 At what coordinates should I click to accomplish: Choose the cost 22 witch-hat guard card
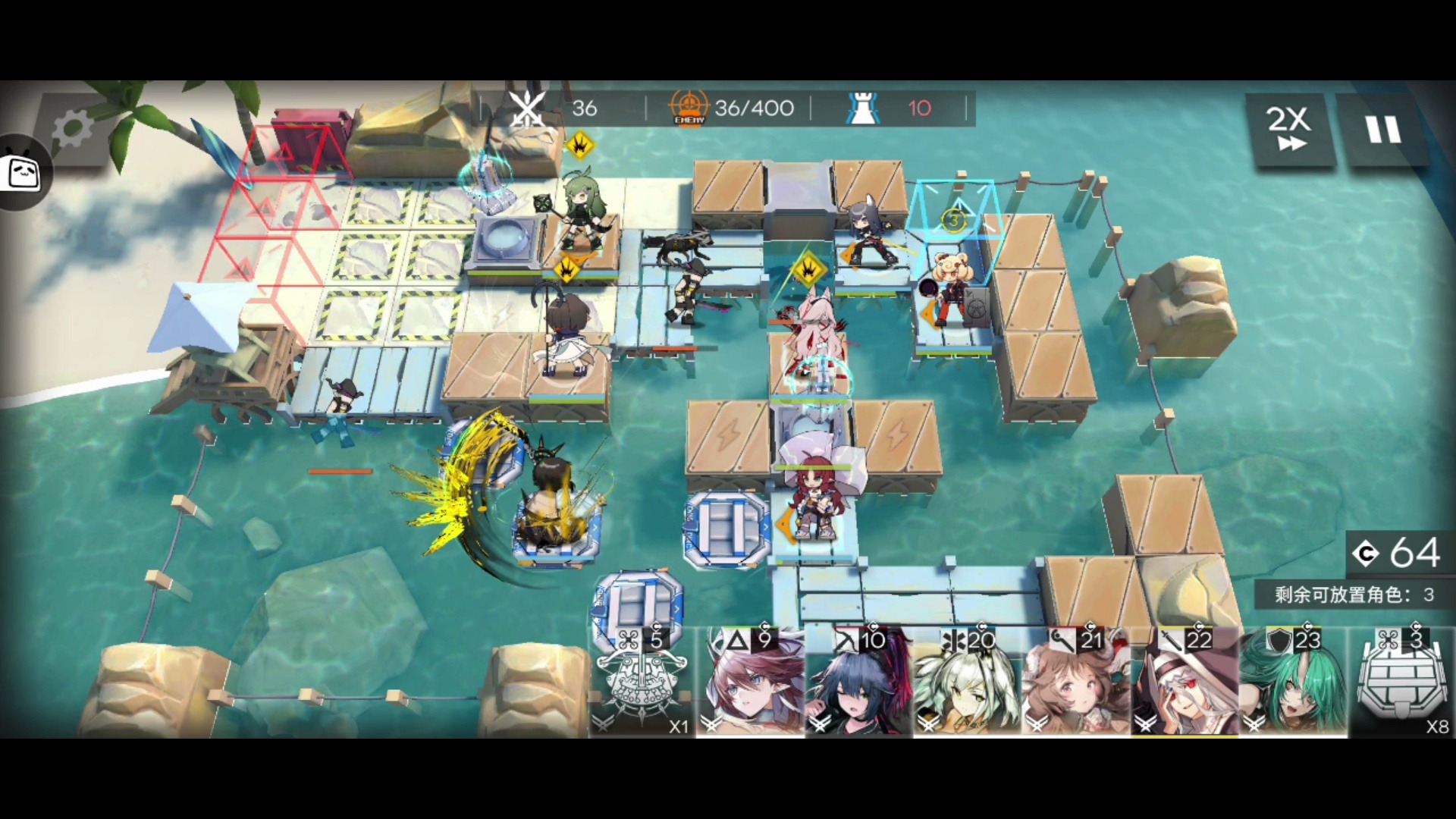pos(1184,682)
